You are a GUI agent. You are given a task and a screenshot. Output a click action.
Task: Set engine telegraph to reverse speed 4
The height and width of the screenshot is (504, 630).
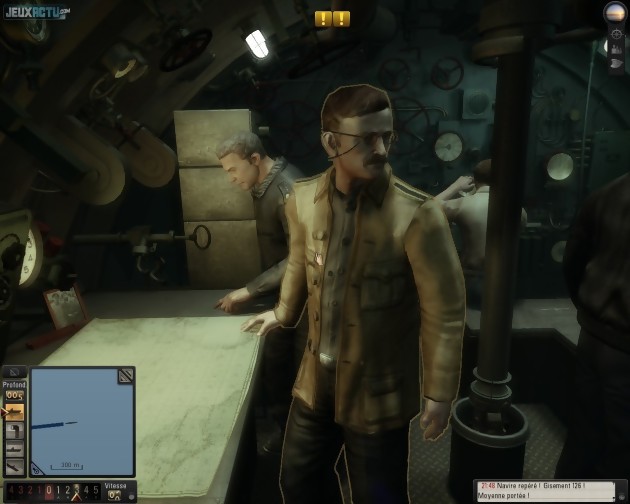9,491
